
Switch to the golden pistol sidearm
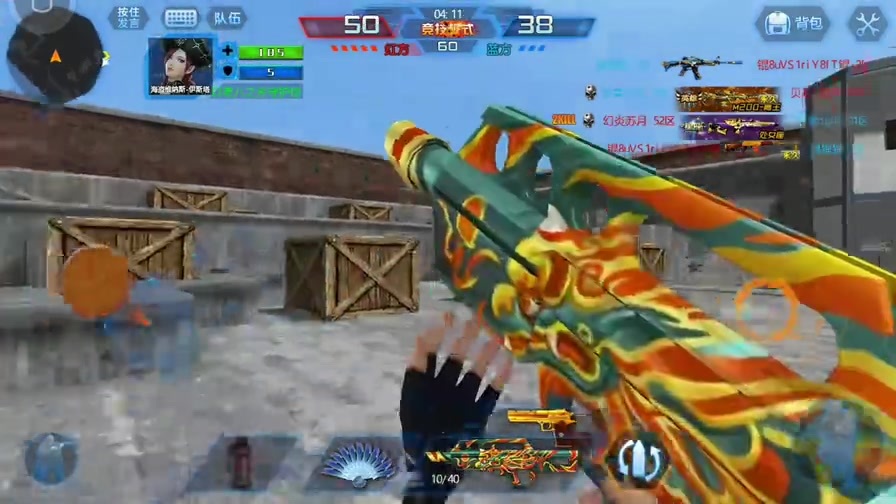click(x=540, y=420)
